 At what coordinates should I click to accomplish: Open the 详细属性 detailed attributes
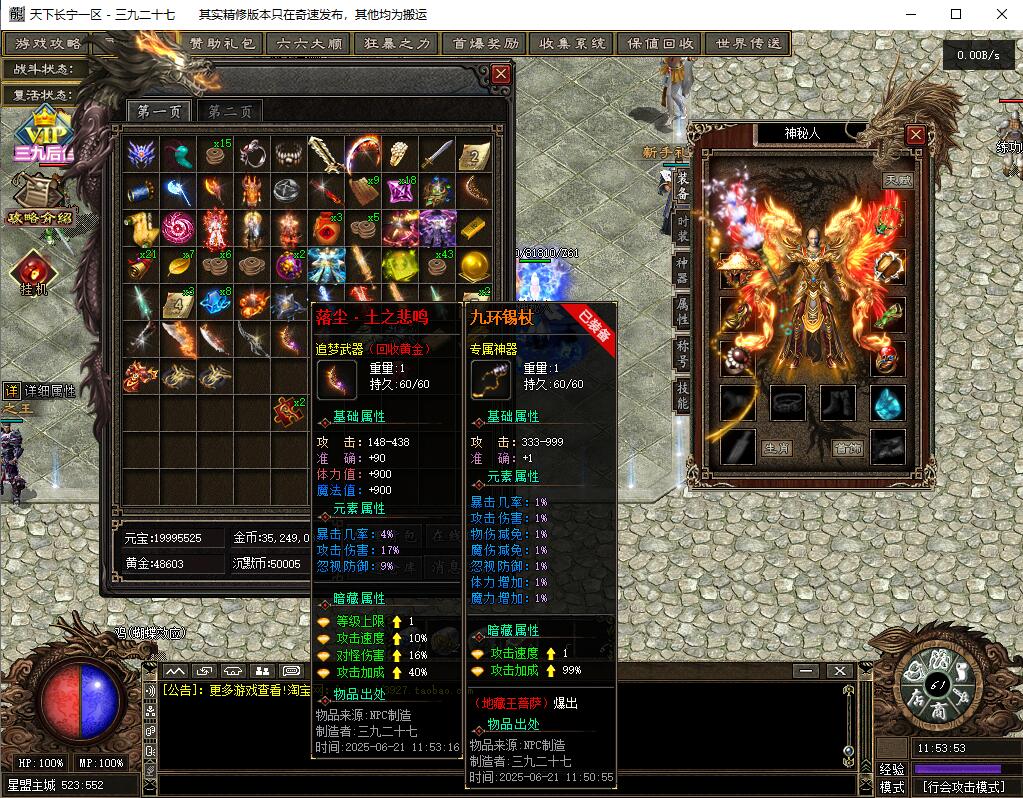[40, 390]
